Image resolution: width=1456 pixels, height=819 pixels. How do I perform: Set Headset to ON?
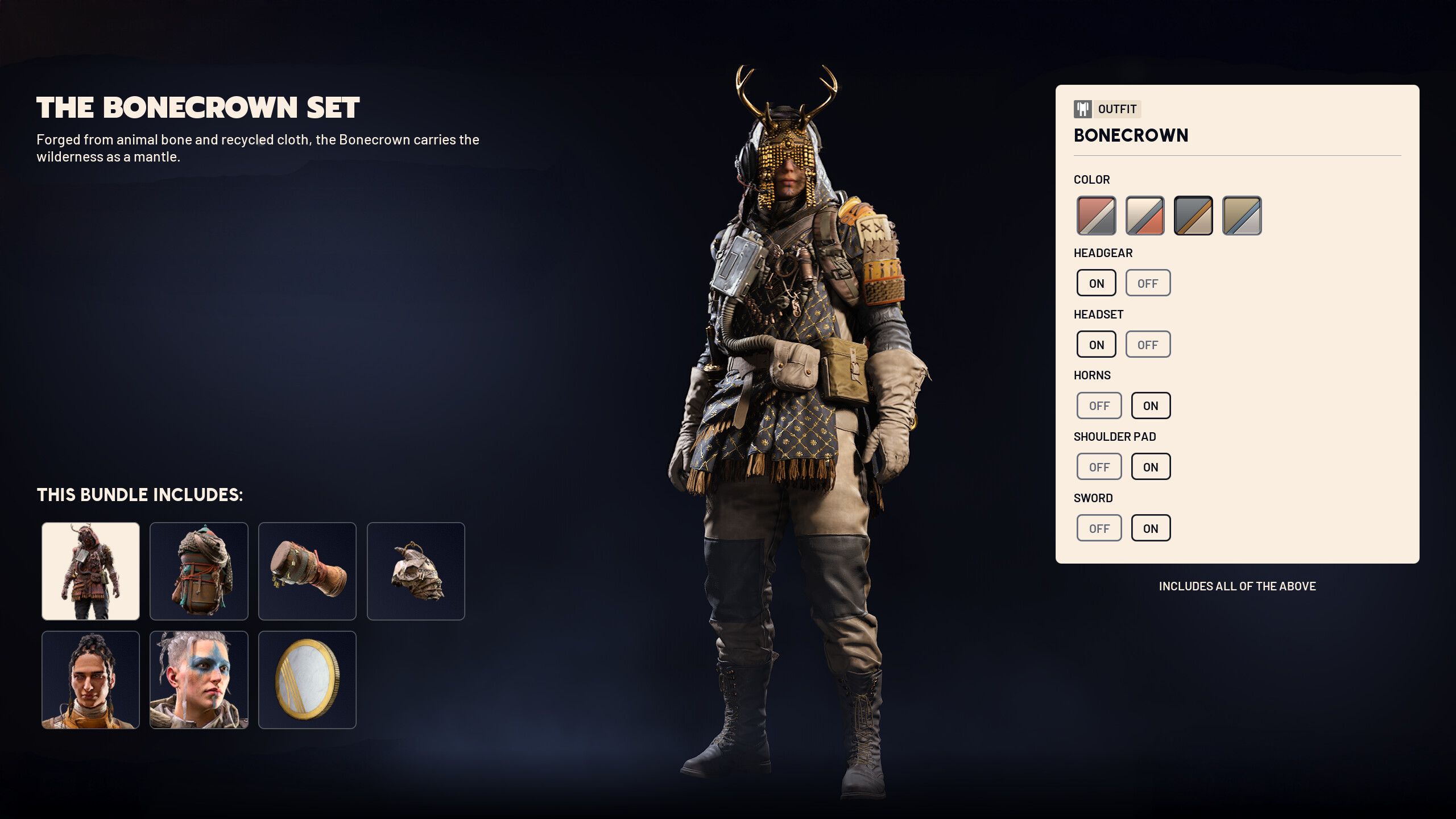[1096, 345]
